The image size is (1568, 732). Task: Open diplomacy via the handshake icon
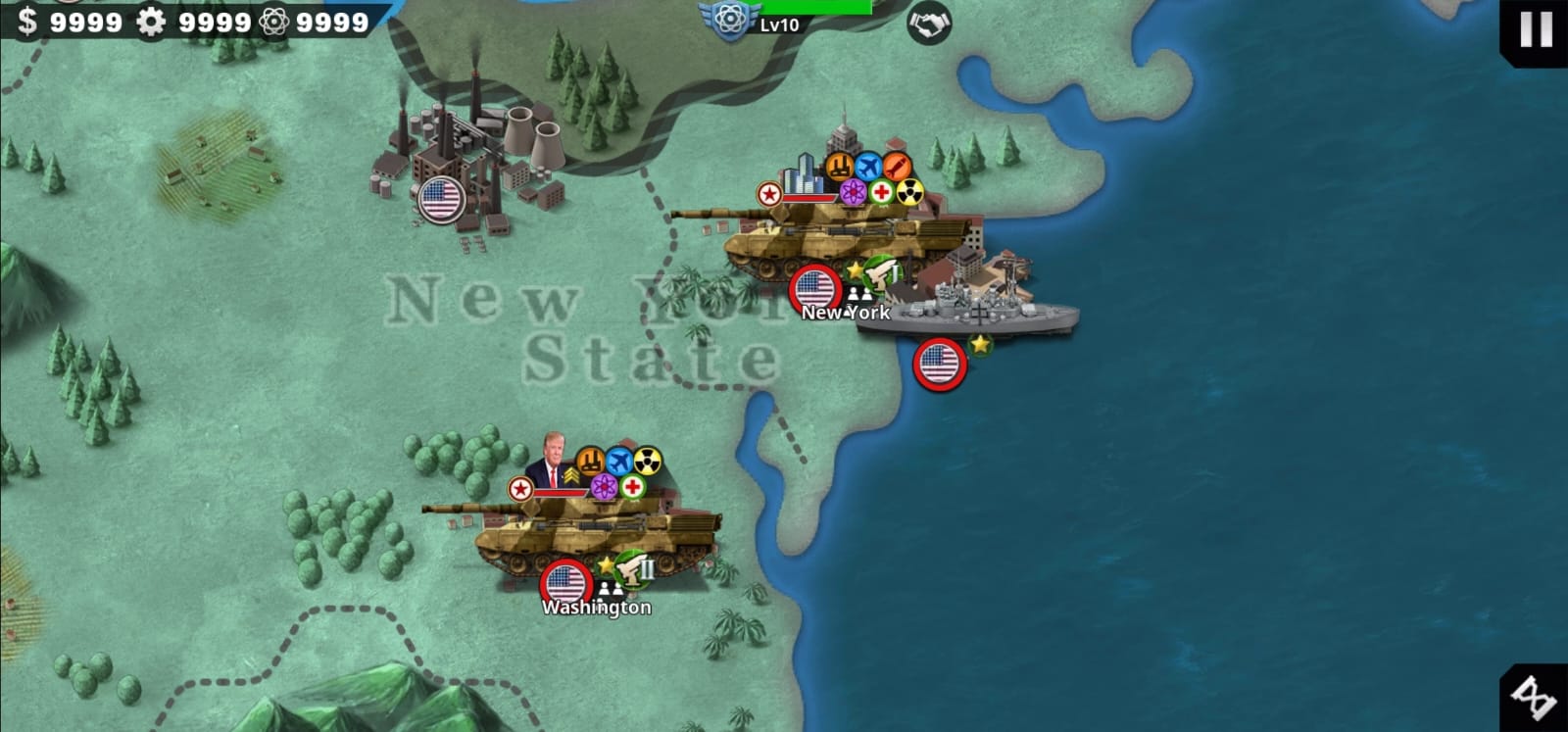[928, 23]
